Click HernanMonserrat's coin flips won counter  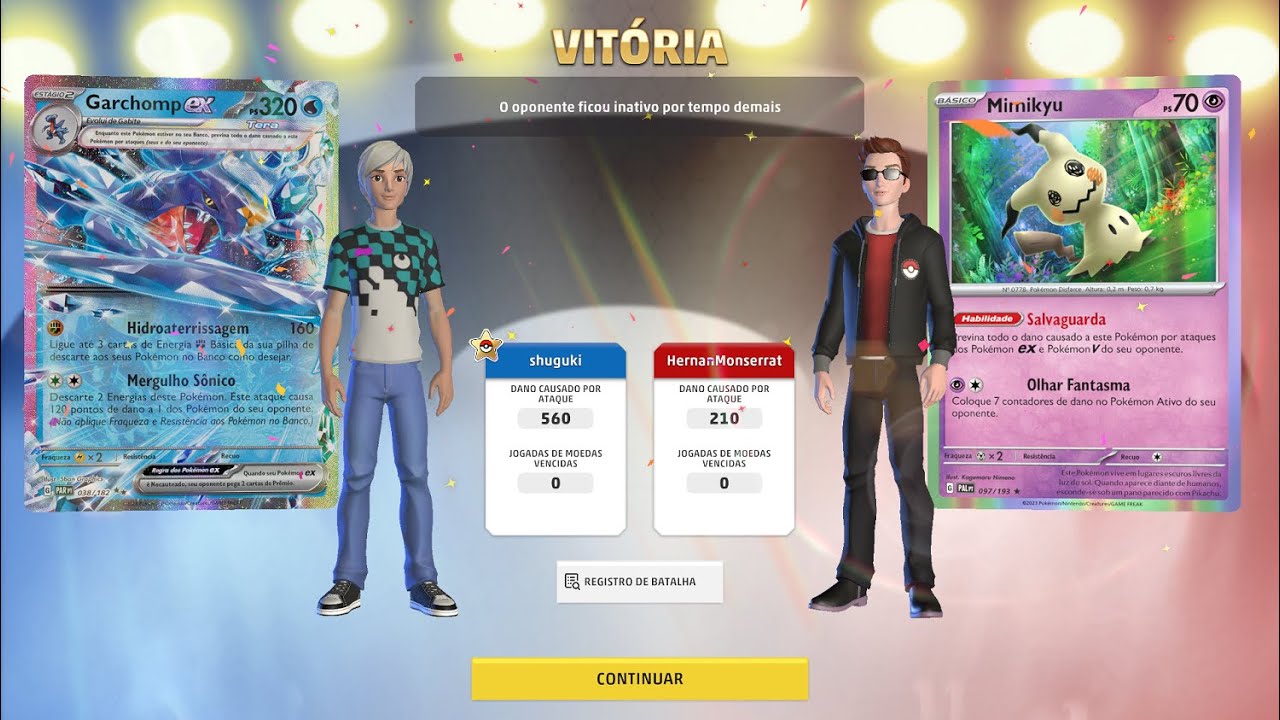[724, 483]
